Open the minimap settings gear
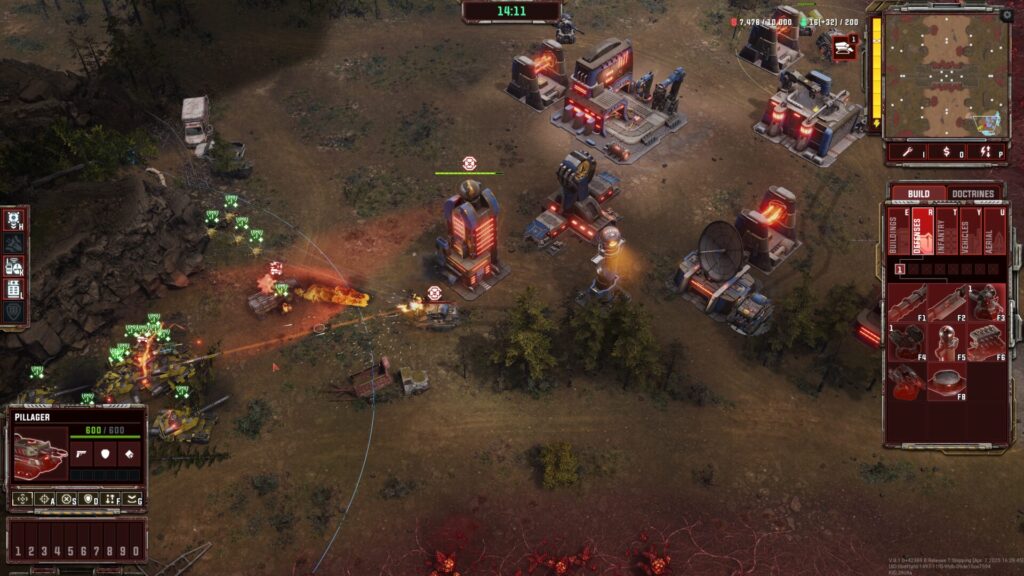 (1005, 15)
